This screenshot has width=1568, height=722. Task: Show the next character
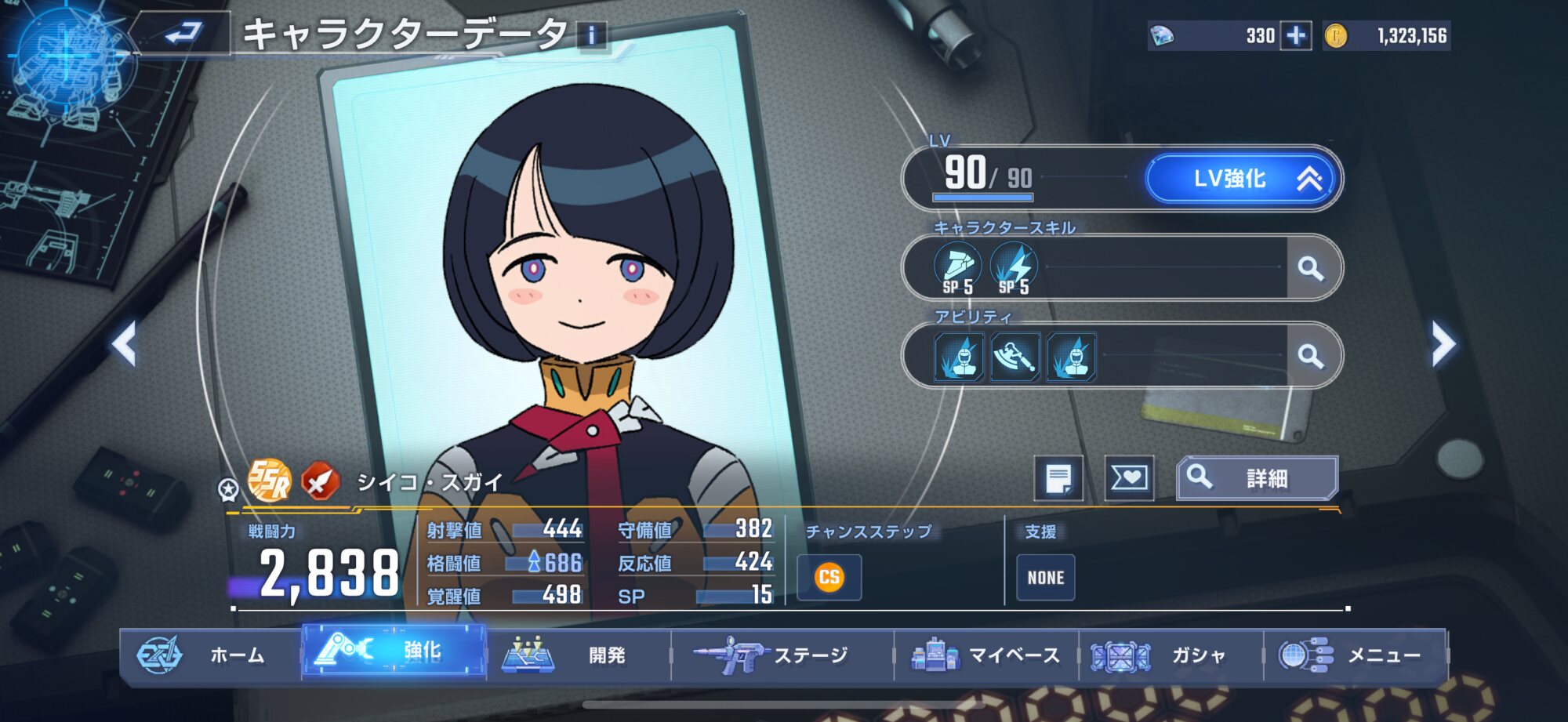click(x=1443, y=343)
